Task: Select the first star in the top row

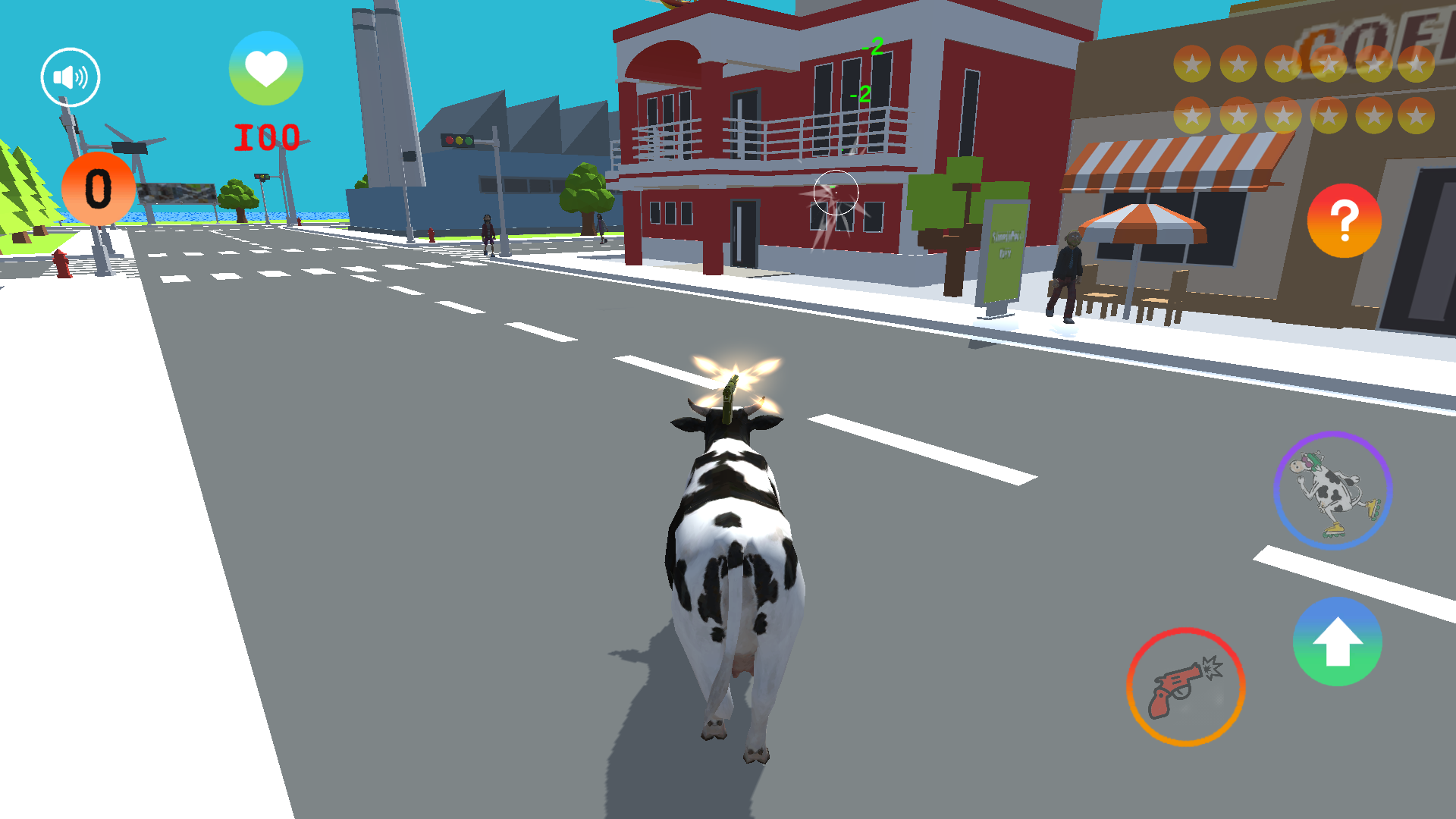Action: point(1193,63)
